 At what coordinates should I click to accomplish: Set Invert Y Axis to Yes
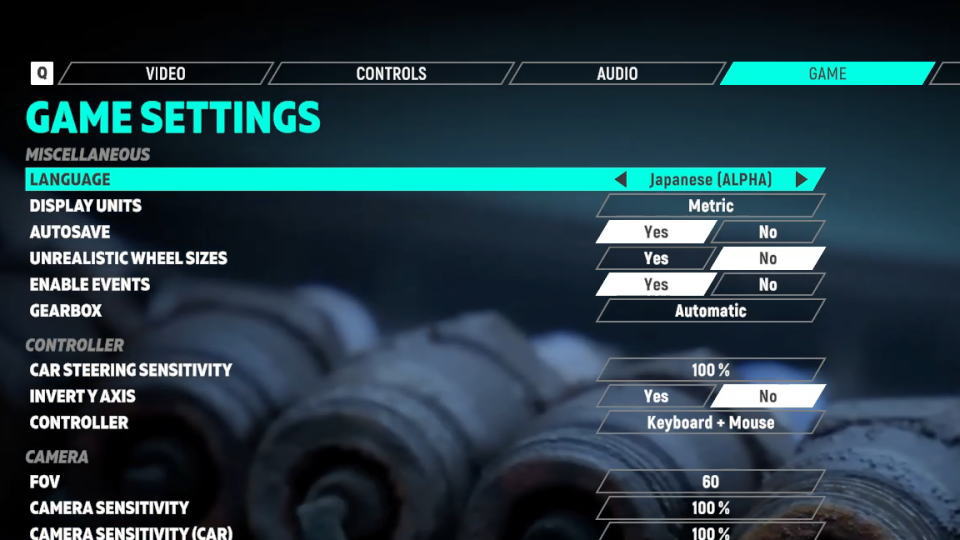(x=655, y=396)
